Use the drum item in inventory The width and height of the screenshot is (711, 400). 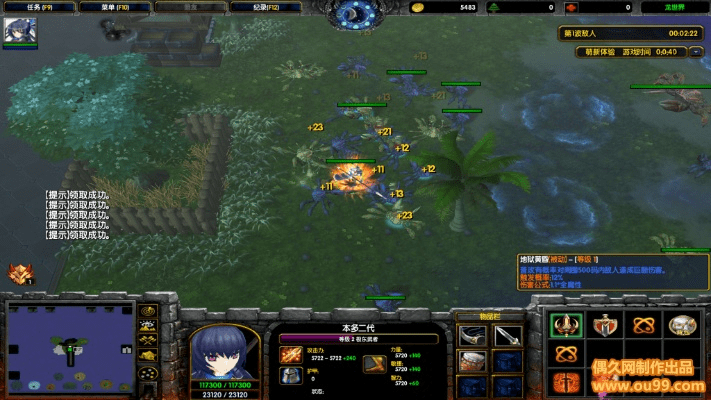473,362
